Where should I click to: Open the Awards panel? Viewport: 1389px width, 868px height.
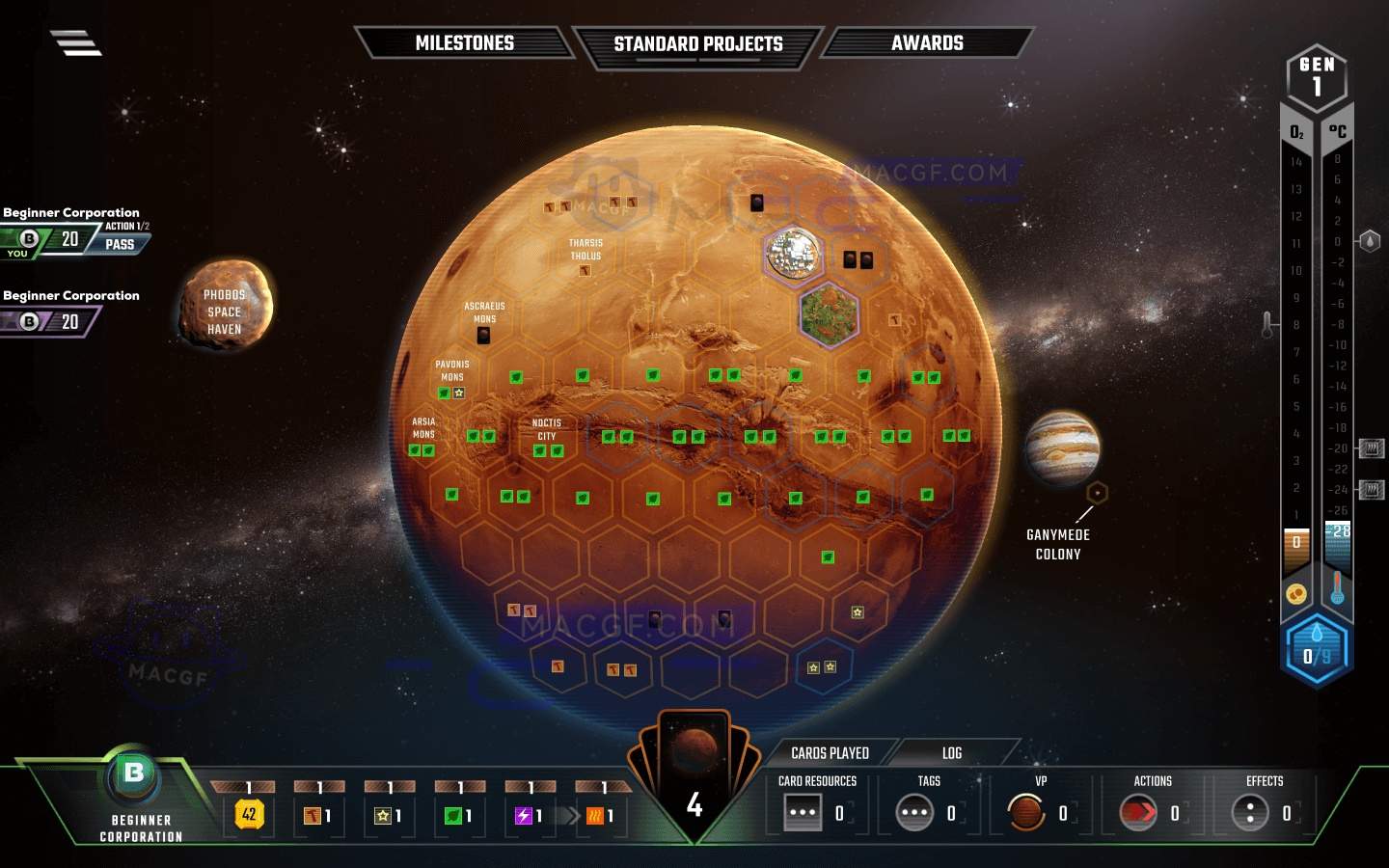coord(927,43)
